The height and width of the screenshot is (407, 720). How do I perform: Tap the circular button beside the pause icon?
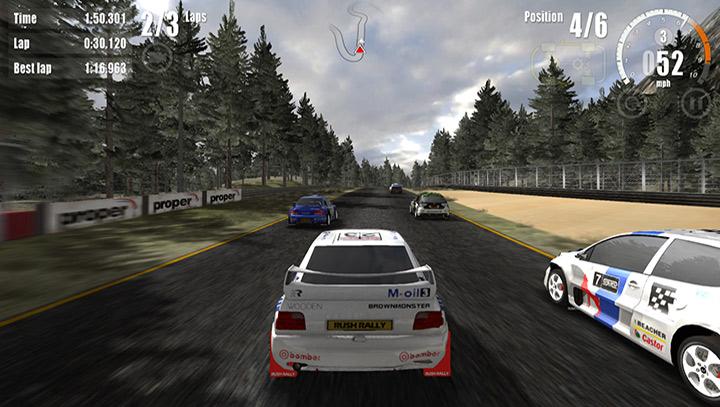coord(630,100)
